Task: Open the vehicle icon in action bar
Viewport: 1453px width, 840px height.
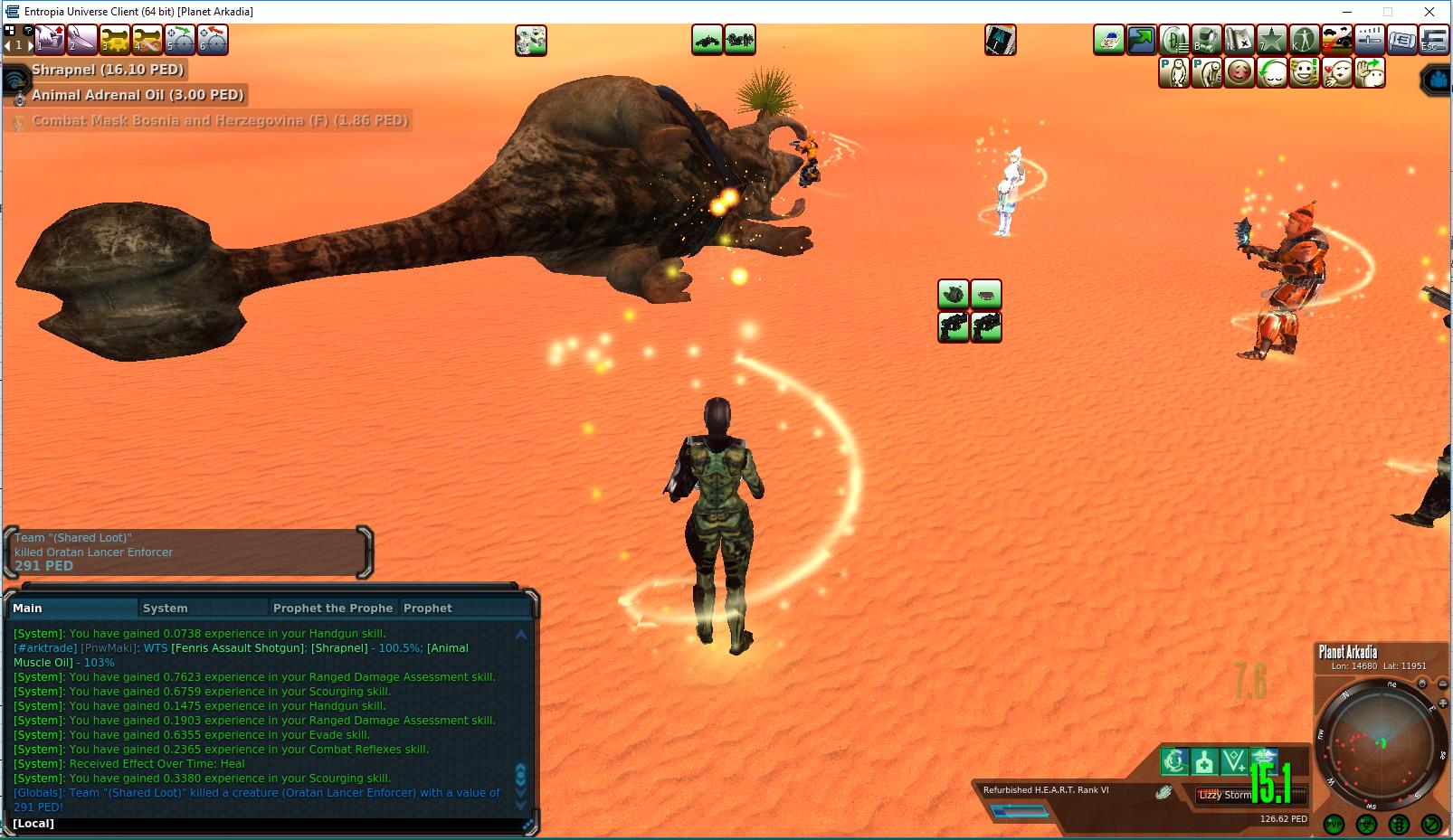Action: 1336,40
